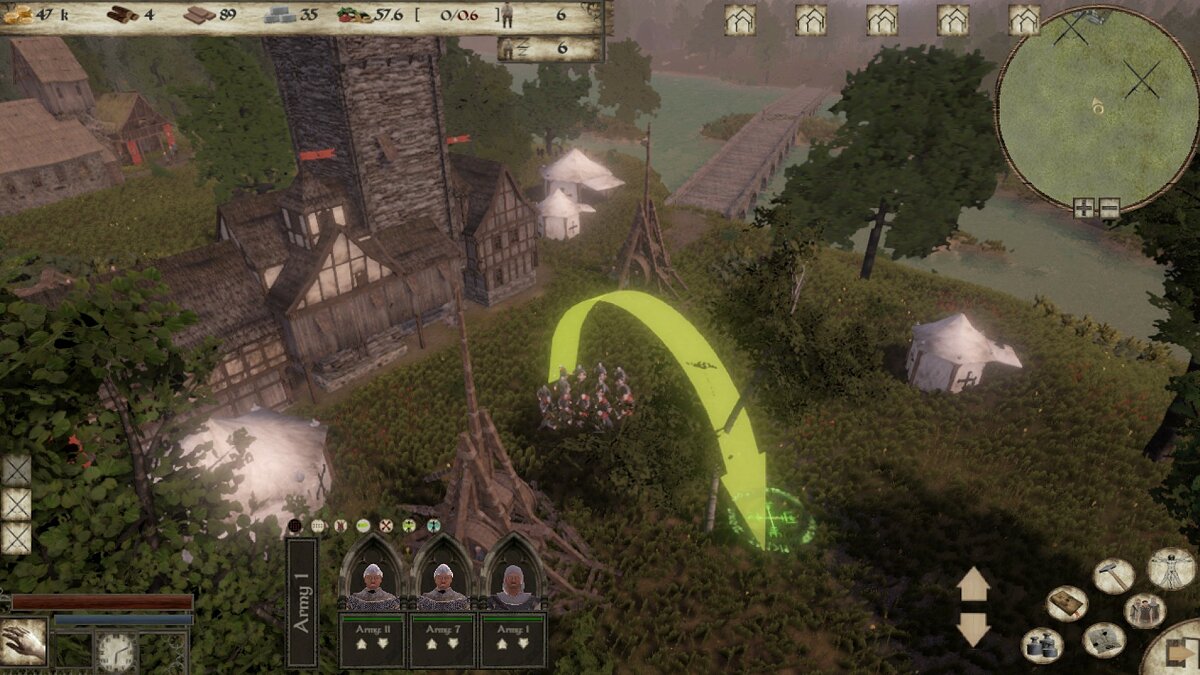The height and width of the screenshot is (675, 1200).
Task: Zoom out the minimap with minus button
Action: [1109, 208]
